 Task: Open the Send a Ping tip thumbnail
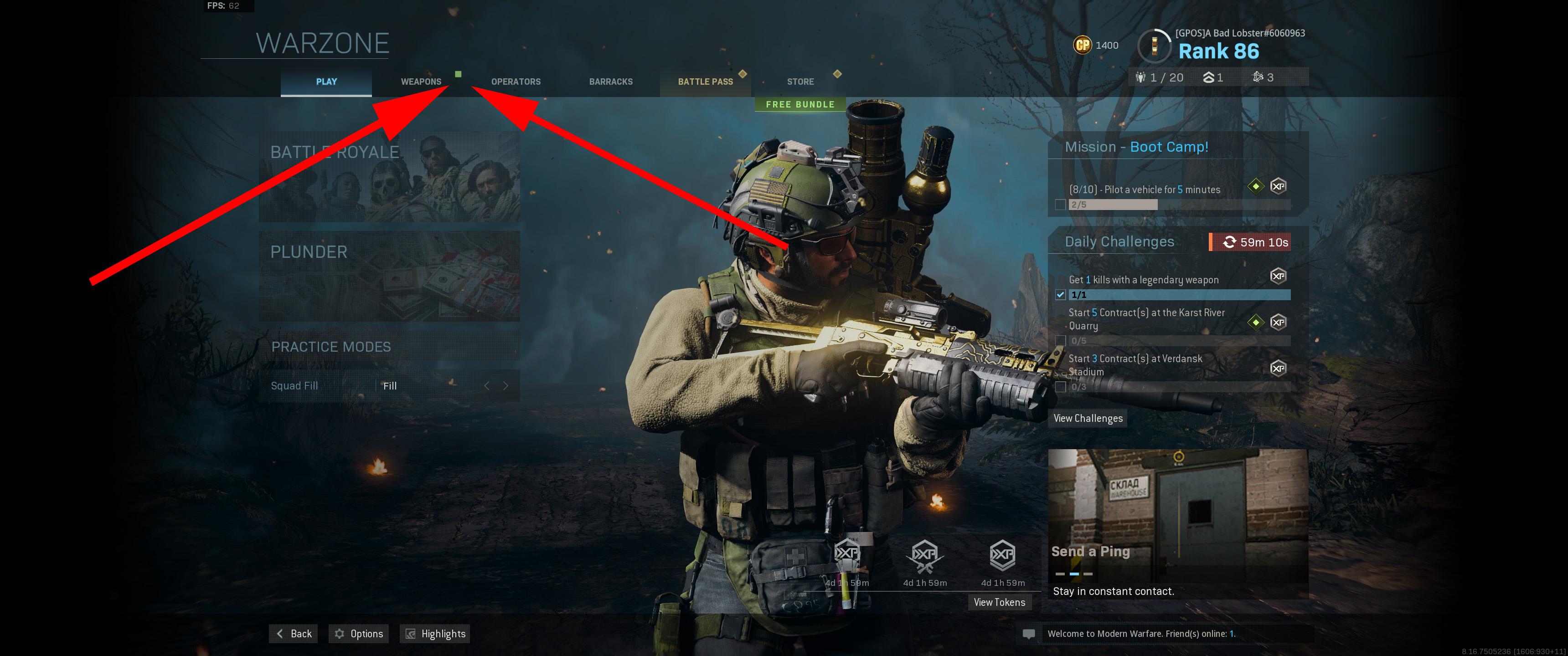click(x=1177, y=523)
